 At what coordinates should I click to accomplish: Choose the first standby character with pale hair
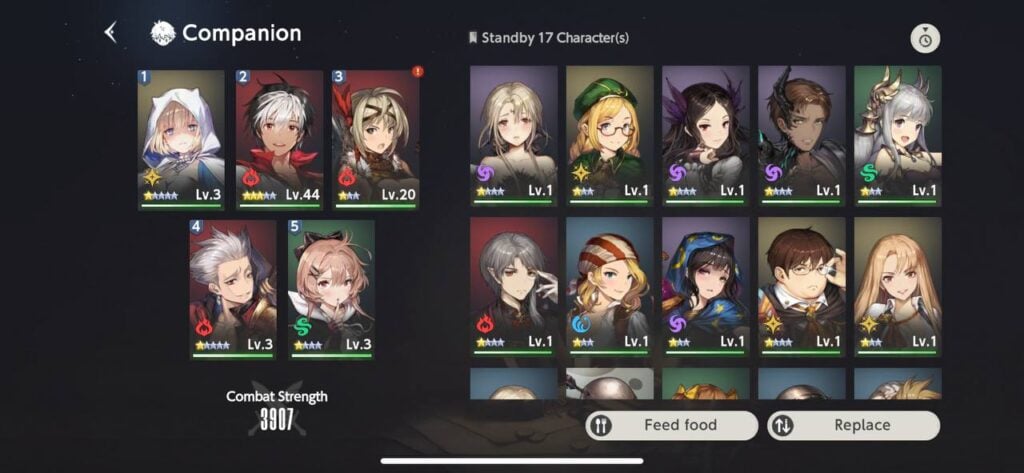(513, 134)
